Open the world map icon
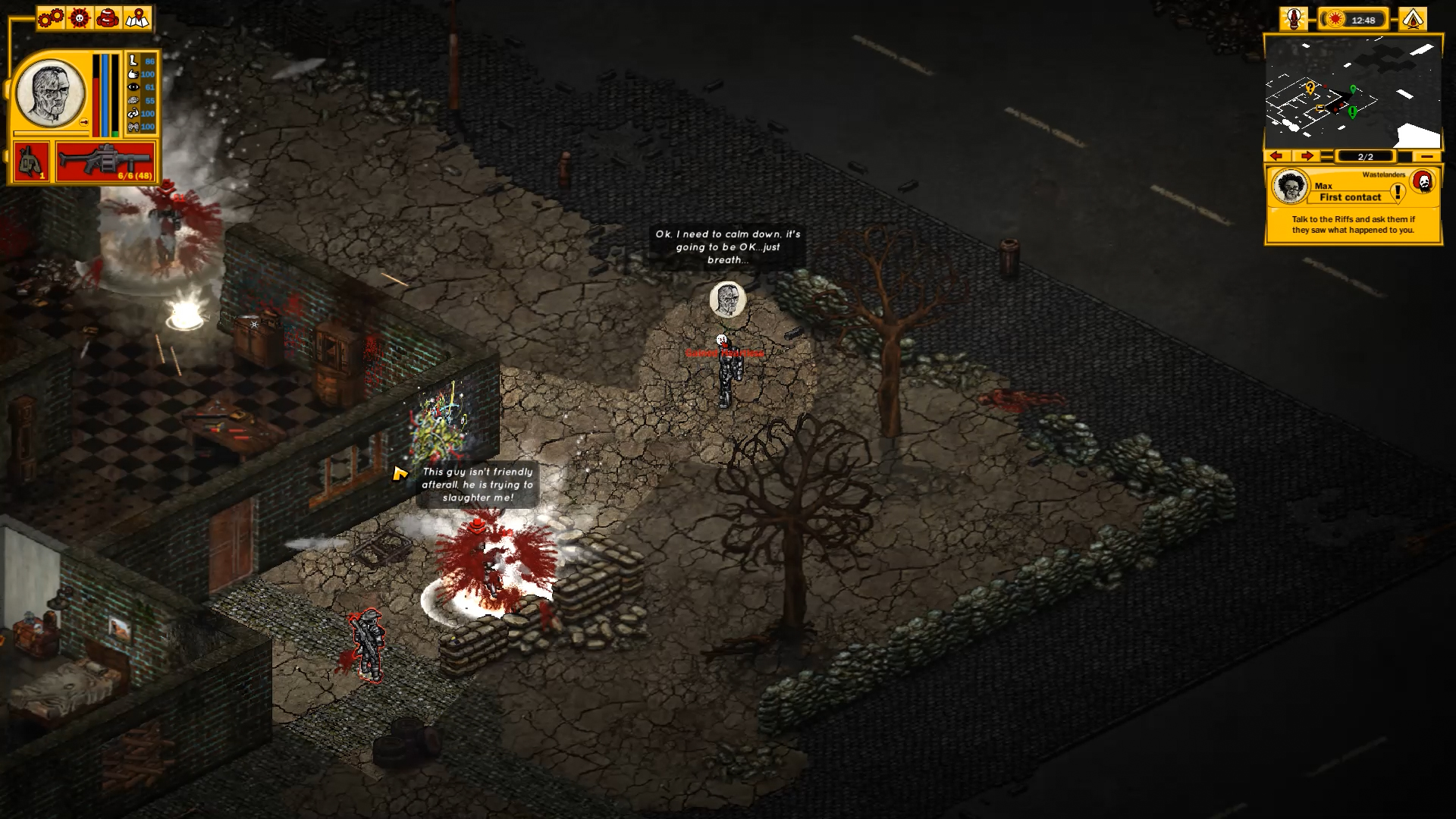This screenshot has height=819, width=1456. pos(136,19)
